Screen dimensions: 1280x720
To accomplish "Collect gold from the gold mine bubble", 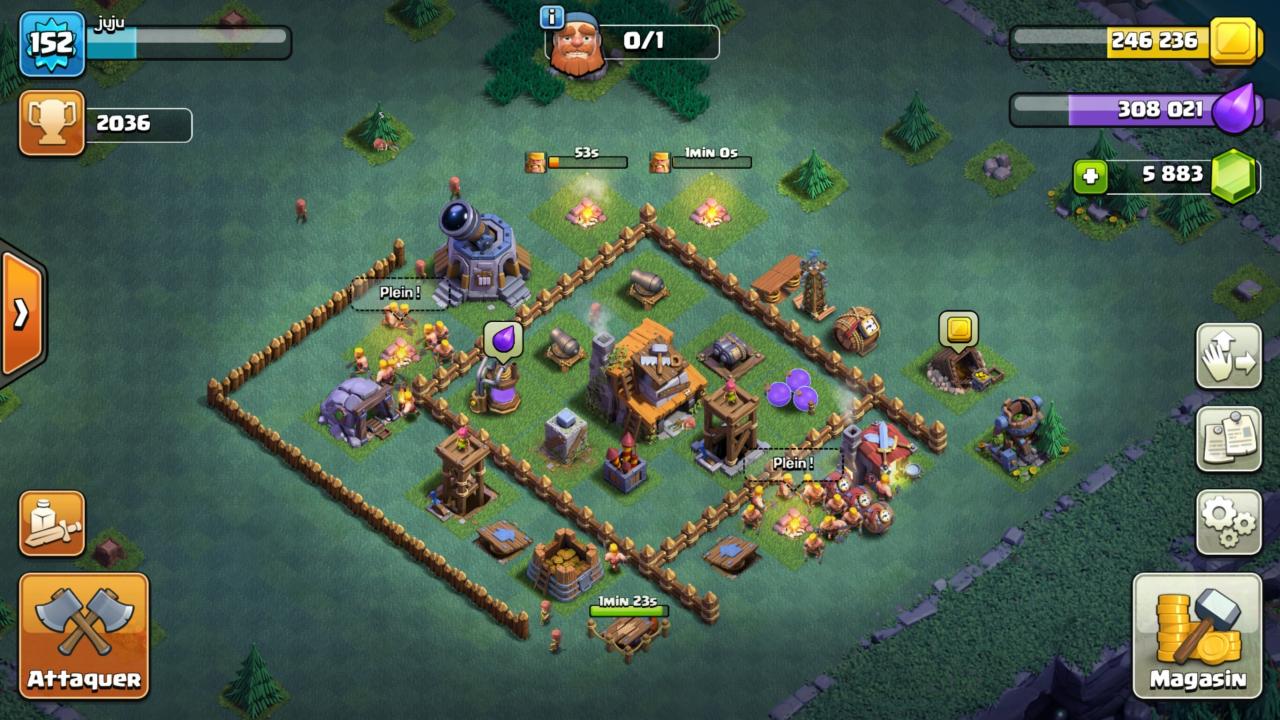I will [958, 329].
